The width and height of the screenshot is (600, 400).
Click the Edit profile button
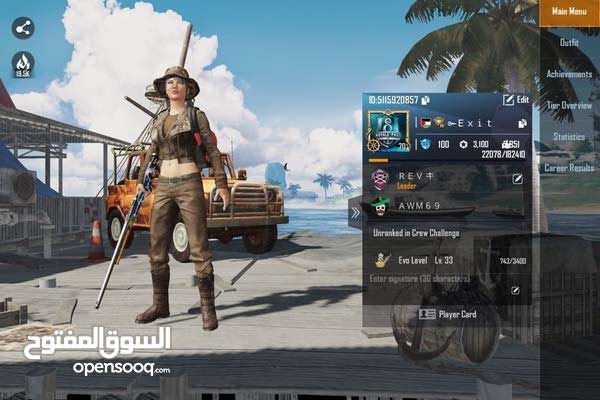point(516,100)
